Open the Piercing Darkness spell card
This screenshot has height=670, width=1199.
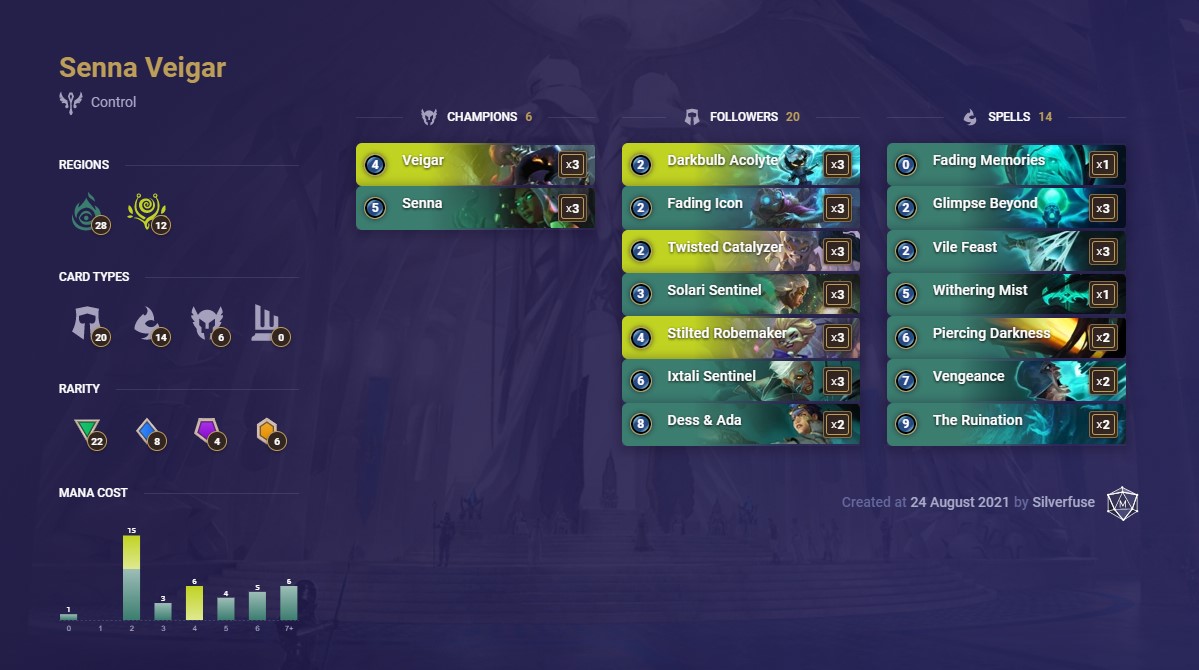pos(1005,337)
